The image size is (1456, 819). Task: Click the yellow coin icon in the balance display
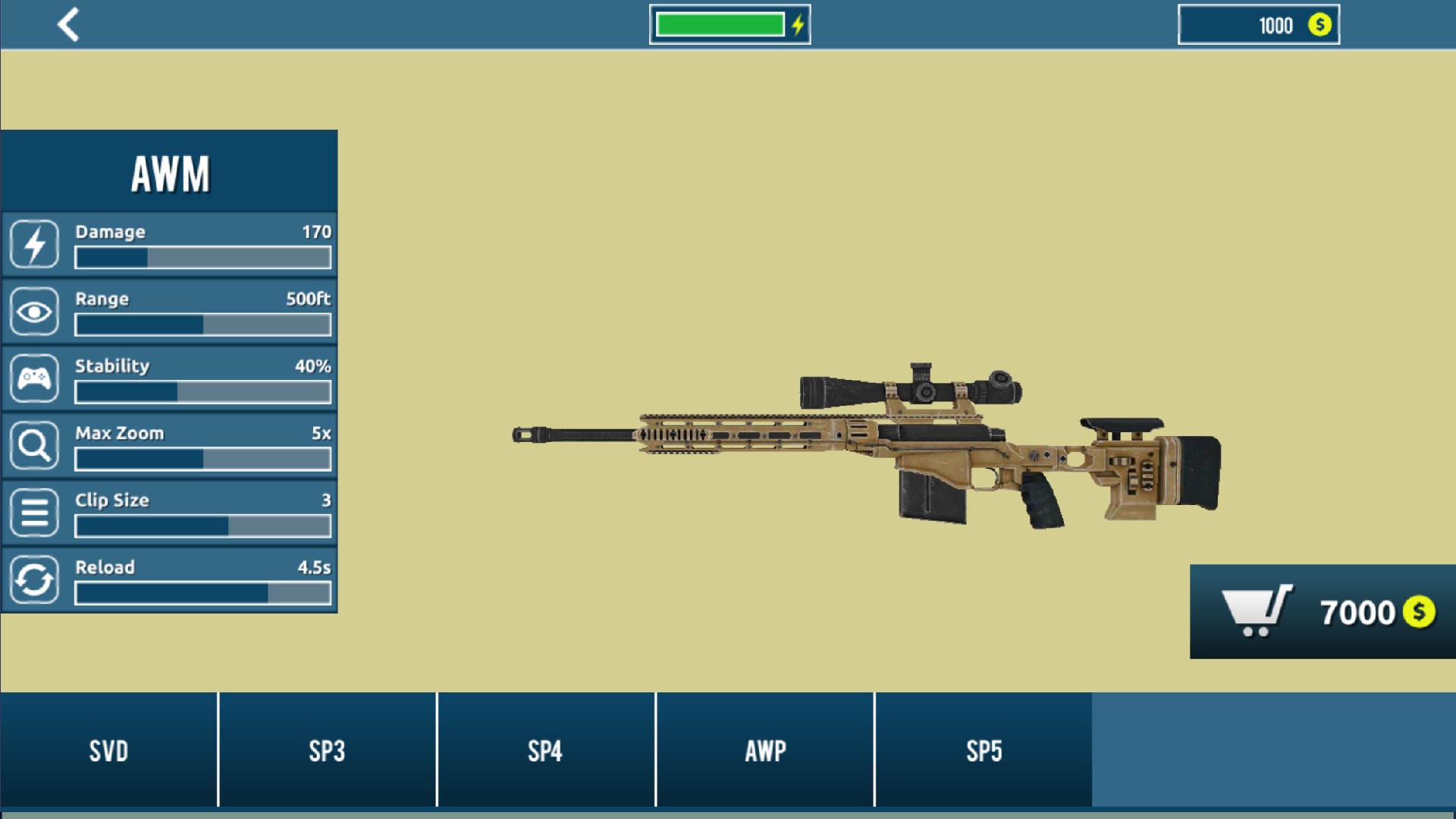1319,25
